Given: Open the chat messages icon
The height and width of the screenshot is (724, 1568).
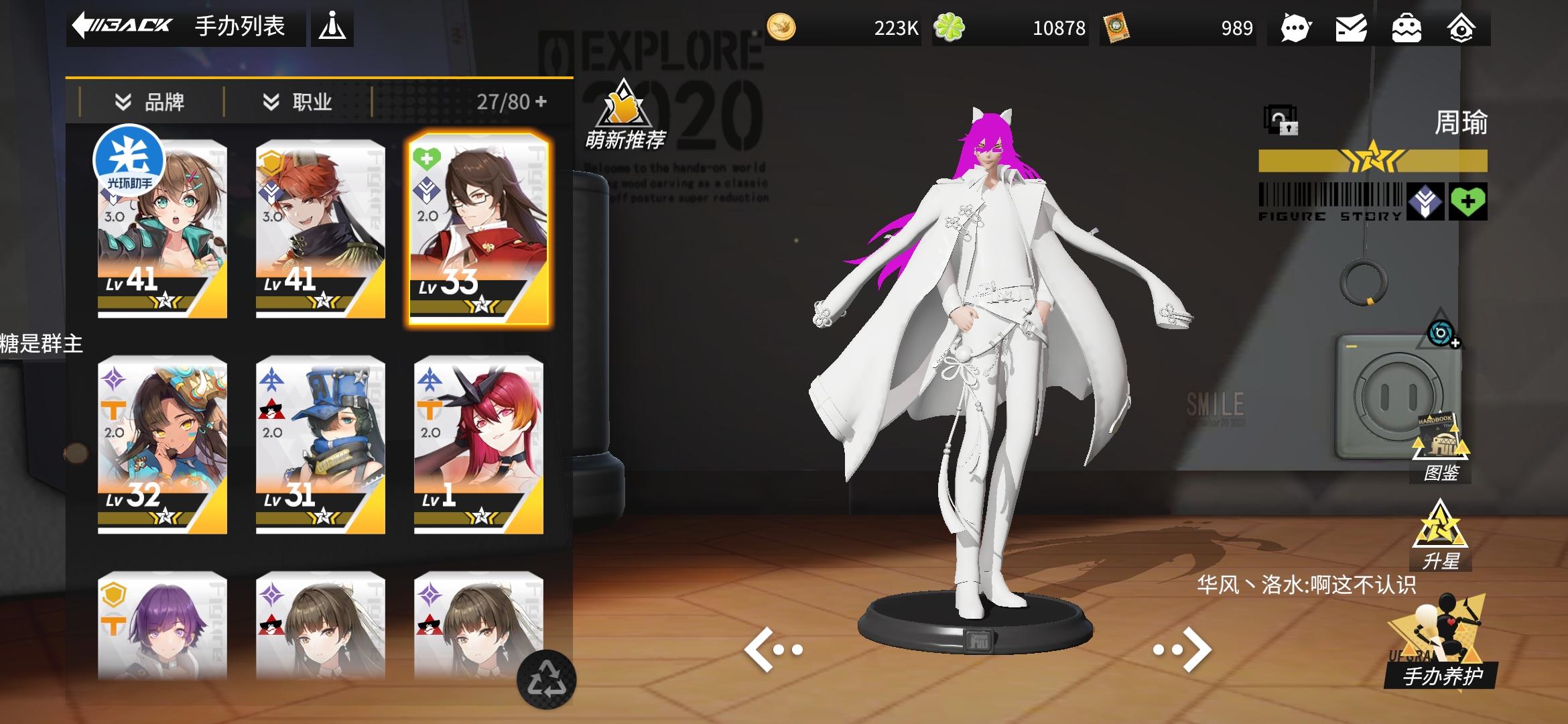Looking at the screenshot, I should click(x=1295, y=27).
